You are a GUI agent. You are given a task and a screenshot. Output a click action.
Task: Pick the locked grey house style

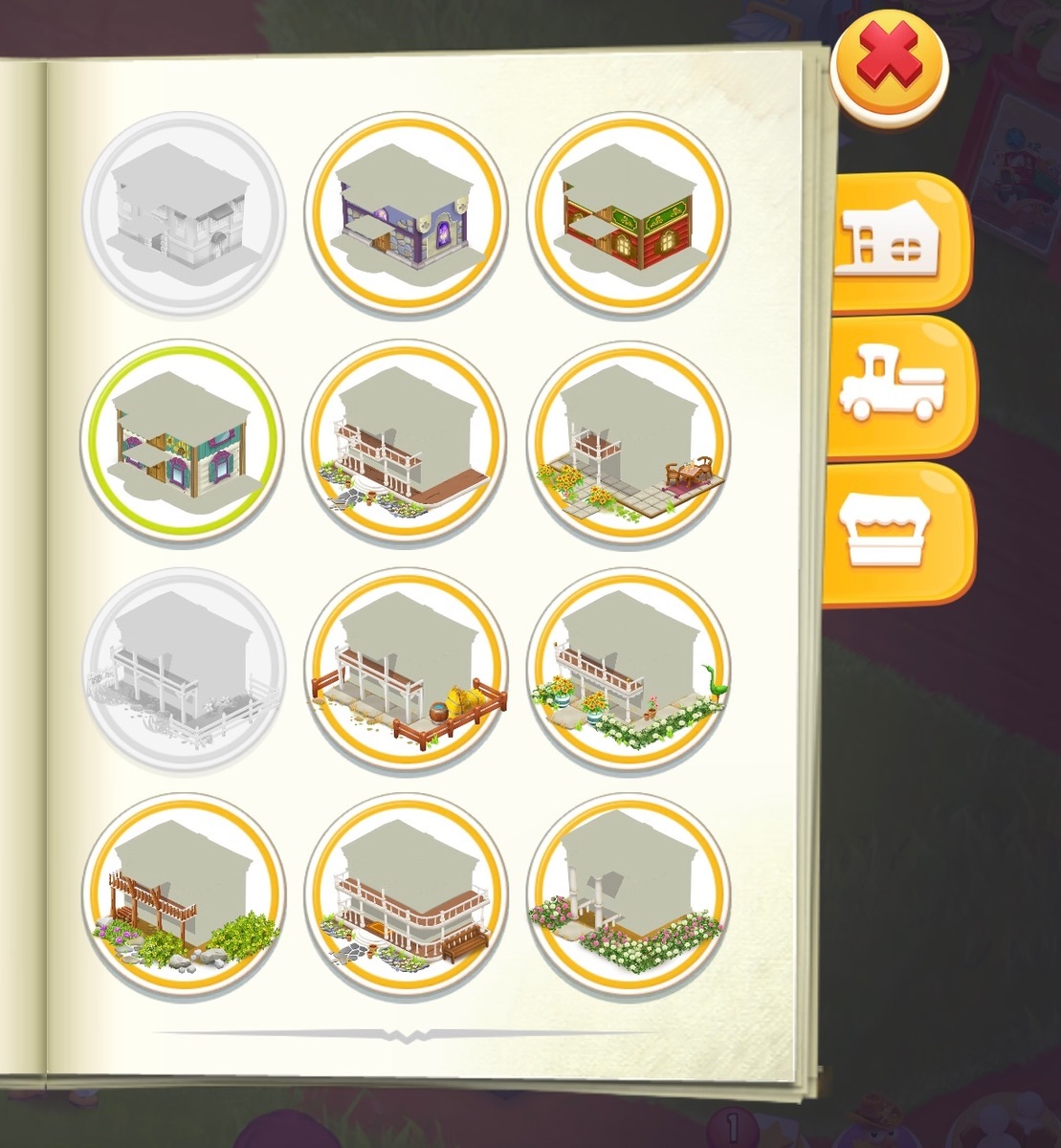pos(182,212)
